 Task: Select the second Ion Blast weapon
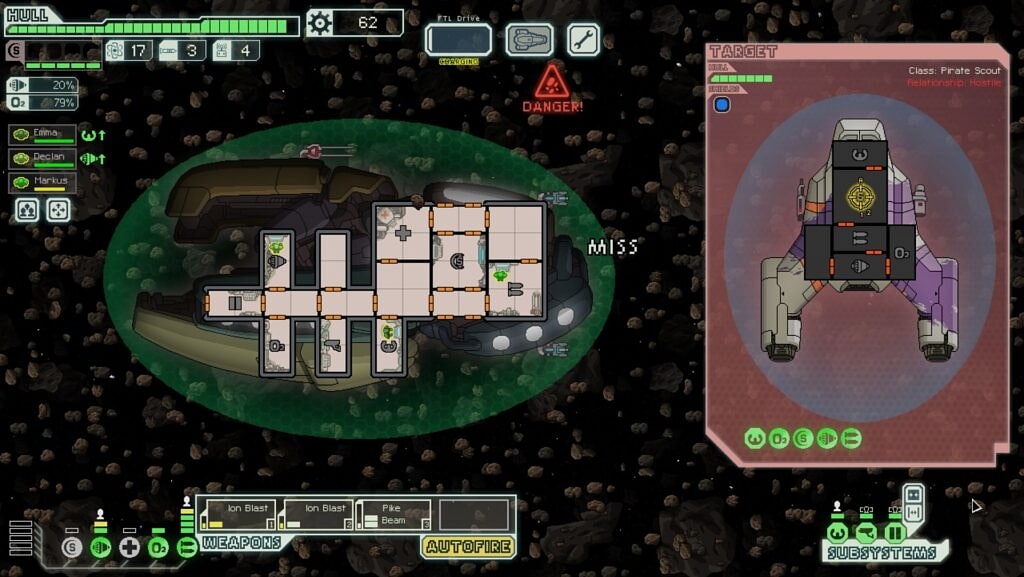pyautogui.click(x=317, y=514)
